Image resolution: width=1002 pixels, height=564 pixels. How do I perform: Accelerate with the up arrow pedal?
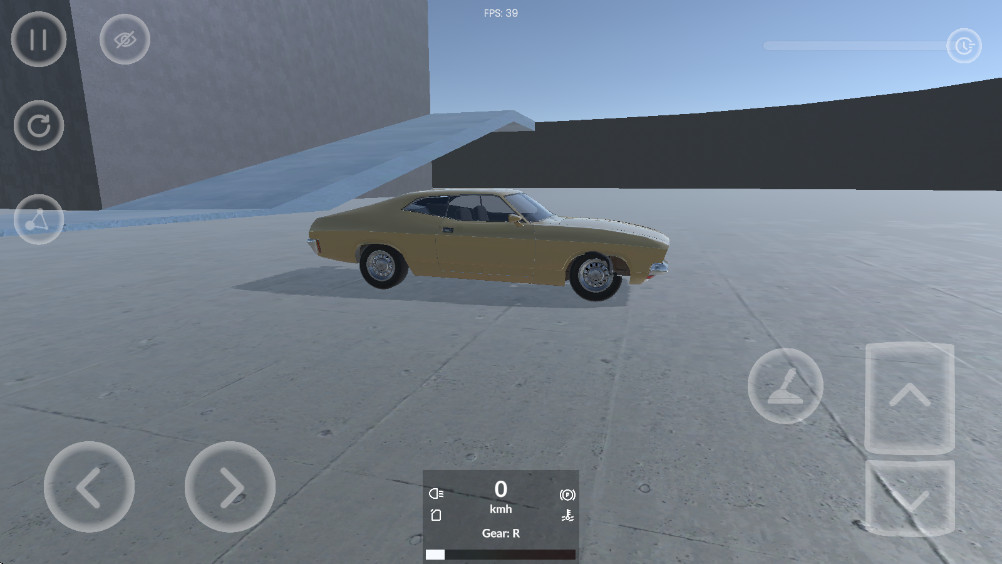click(x=909, y=397)
